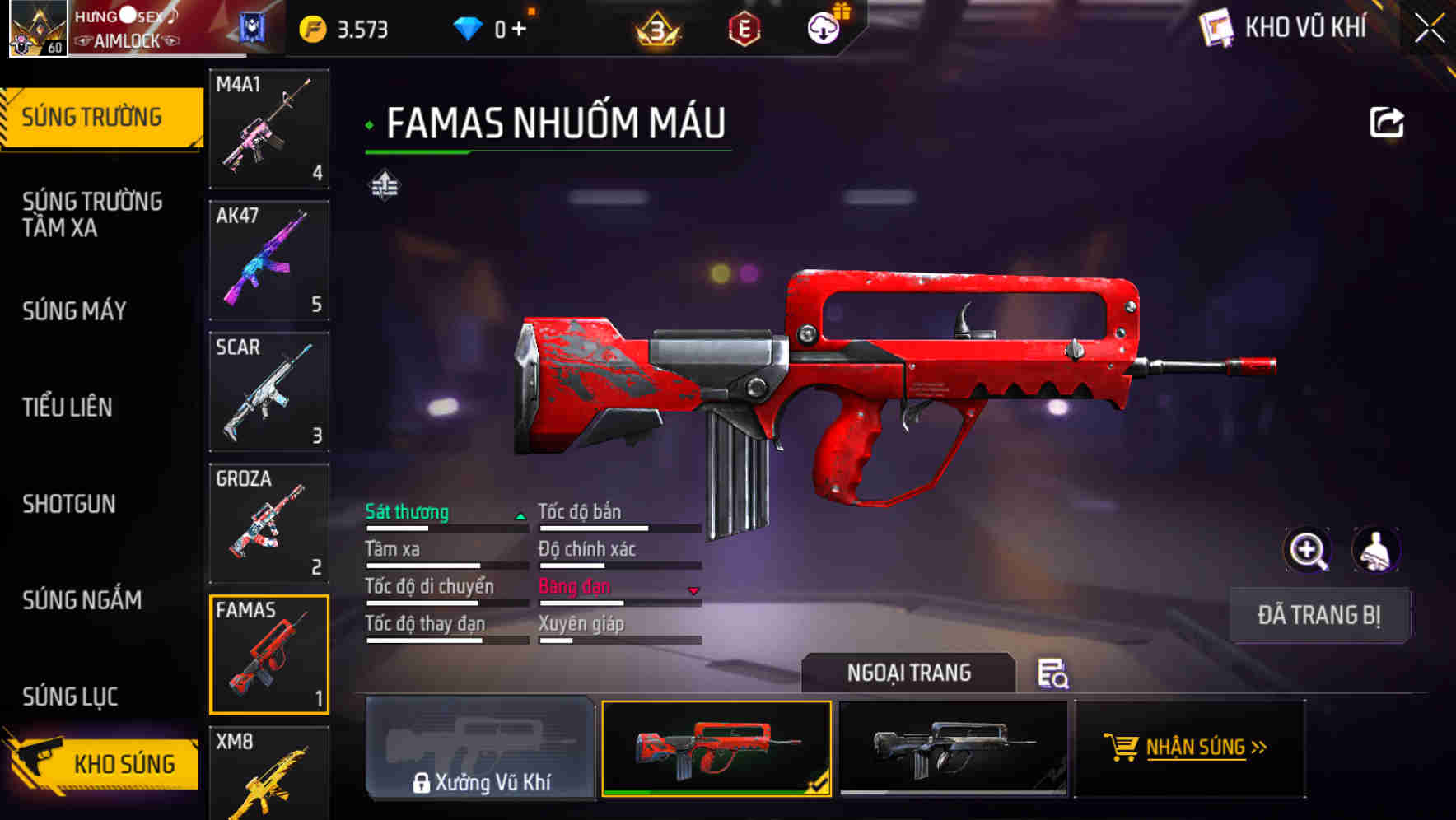This screenshot has width=1456, height=820.
Task: Add diamonds with the plus button
Action: (519, 29)
